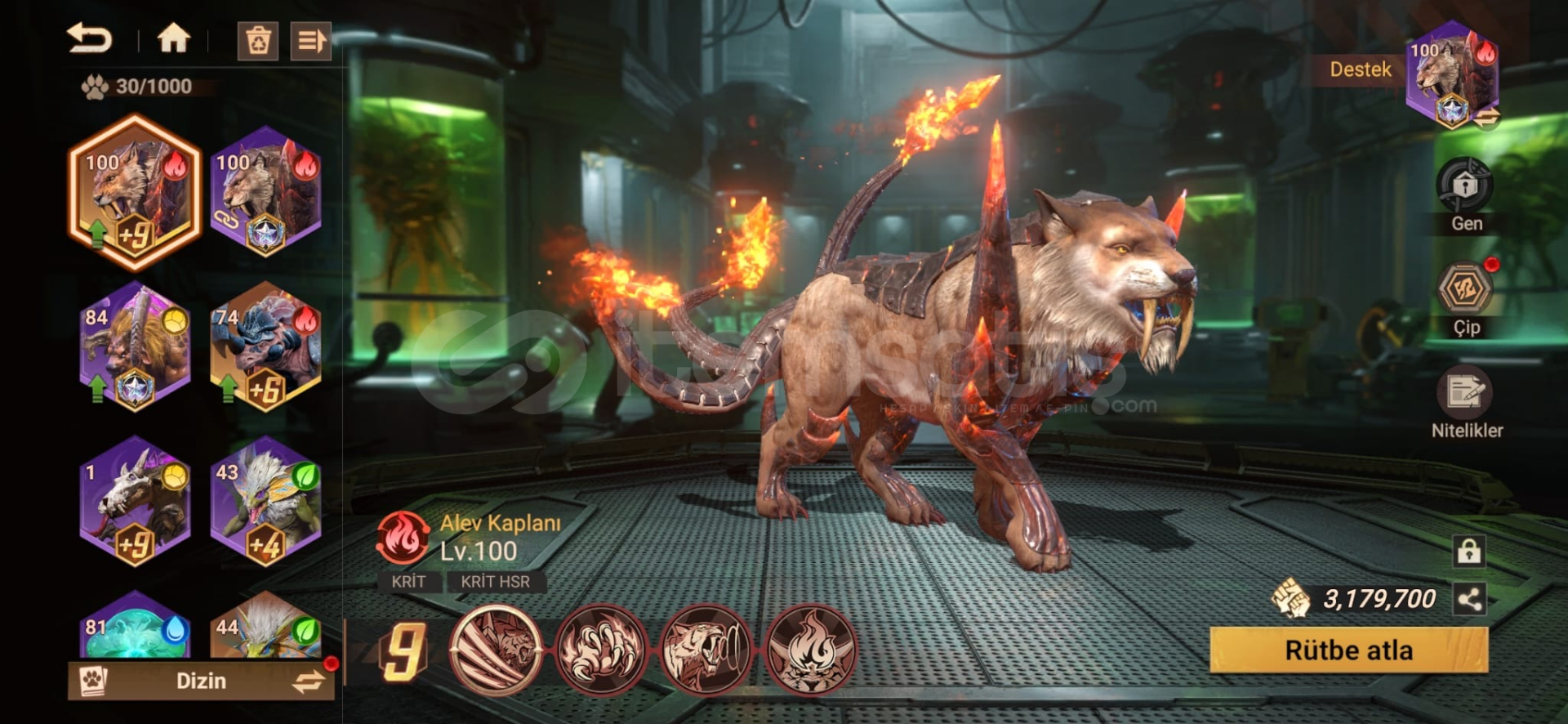
Task: Select the level 84 beast portrait
Action: point(135,346)
